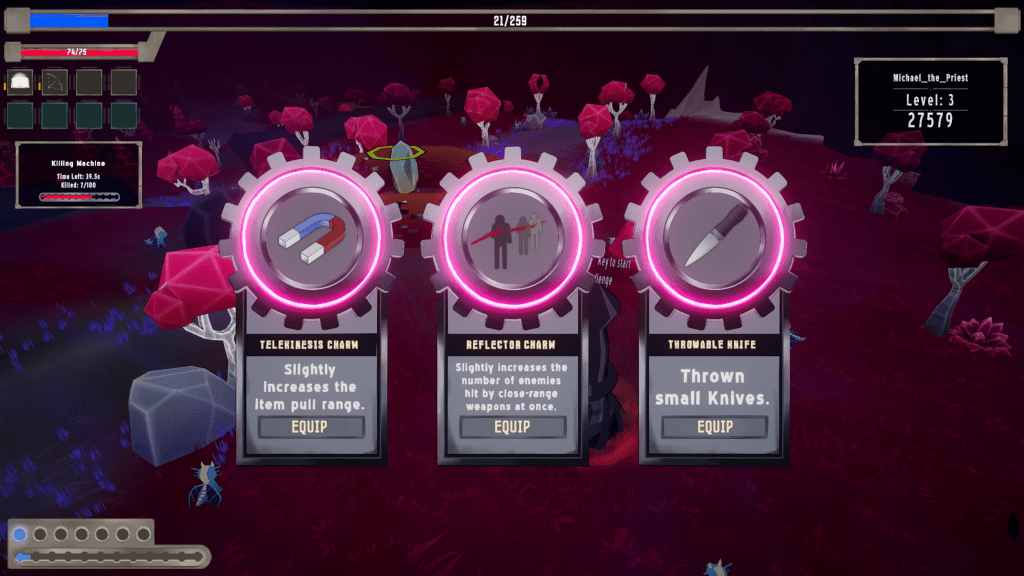
Task: Equip the Reflector Charm
Action: coord(512,427)
